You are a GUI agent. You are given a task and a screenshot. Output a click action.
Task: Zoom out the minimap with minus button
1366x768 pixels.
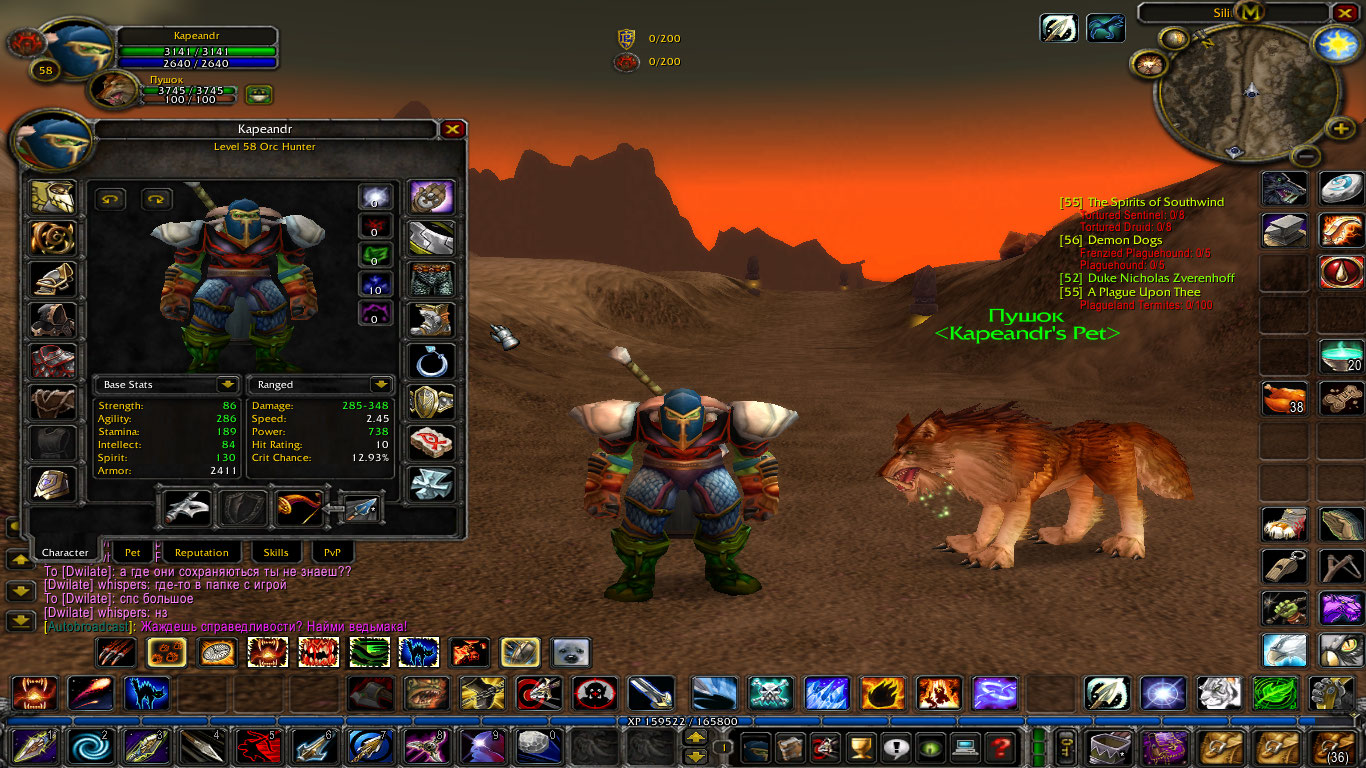[x=1306, y=155]
